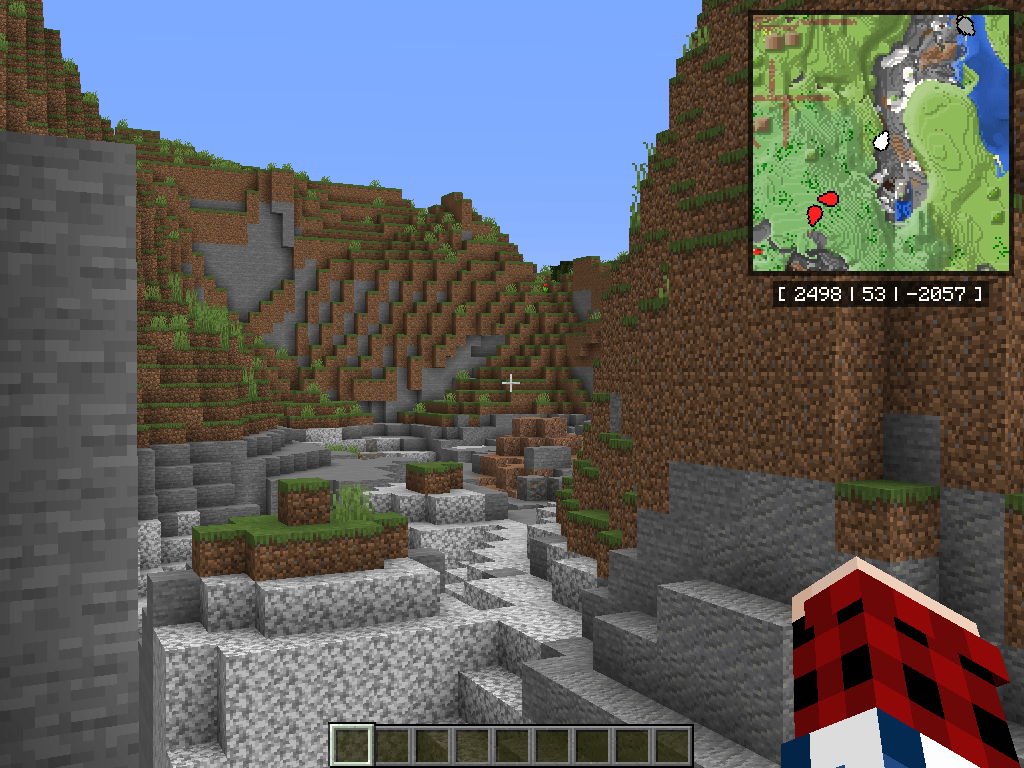The width and height of the screenshot is (1024, 768).
Task: Click the white player marker on the minimap
Action: point(882,141)
